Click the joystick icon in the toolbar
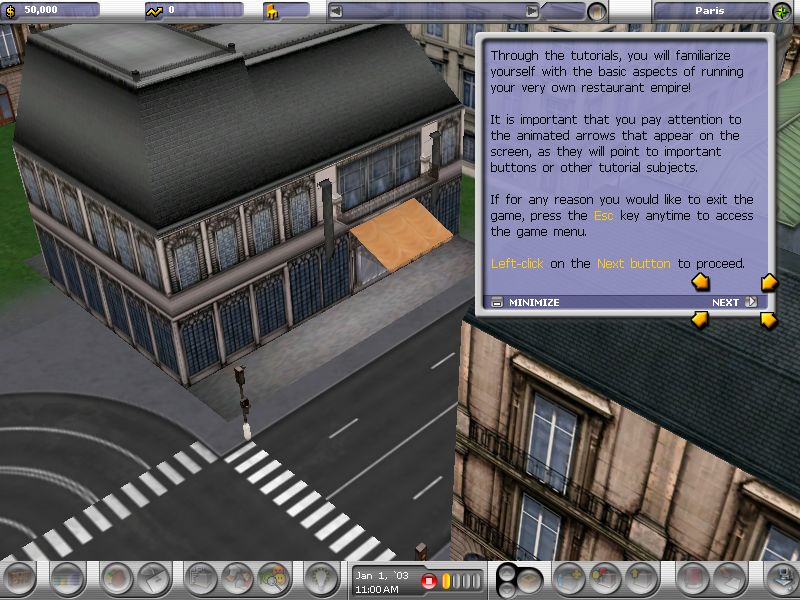 [779, 579]
